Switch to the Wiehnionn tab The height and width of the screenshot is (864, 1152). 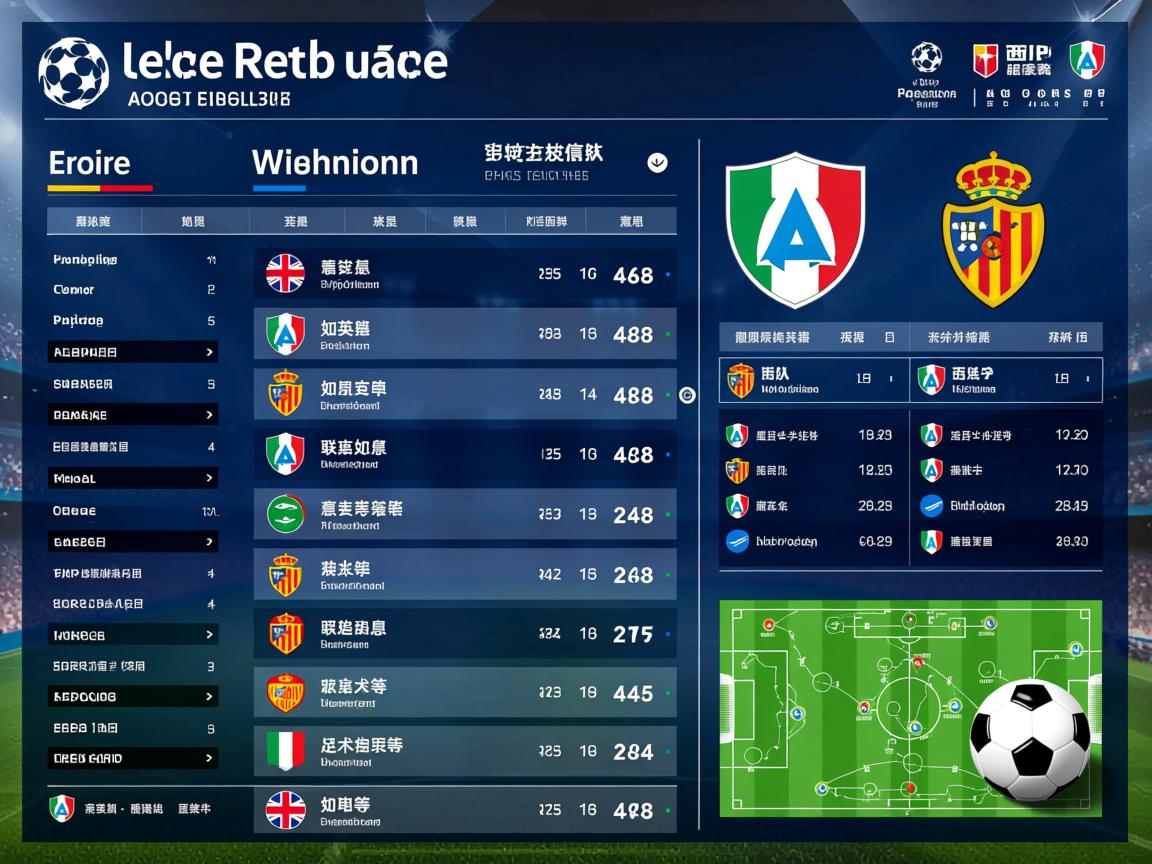pos(335,163)
